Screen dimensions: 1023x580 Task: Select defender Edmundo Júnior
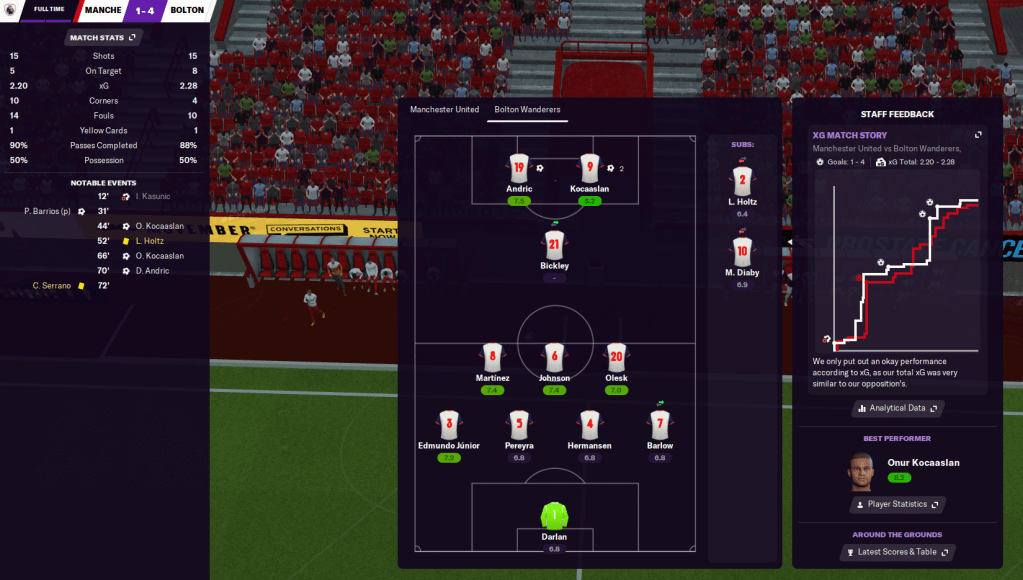[x=449, y=424]
